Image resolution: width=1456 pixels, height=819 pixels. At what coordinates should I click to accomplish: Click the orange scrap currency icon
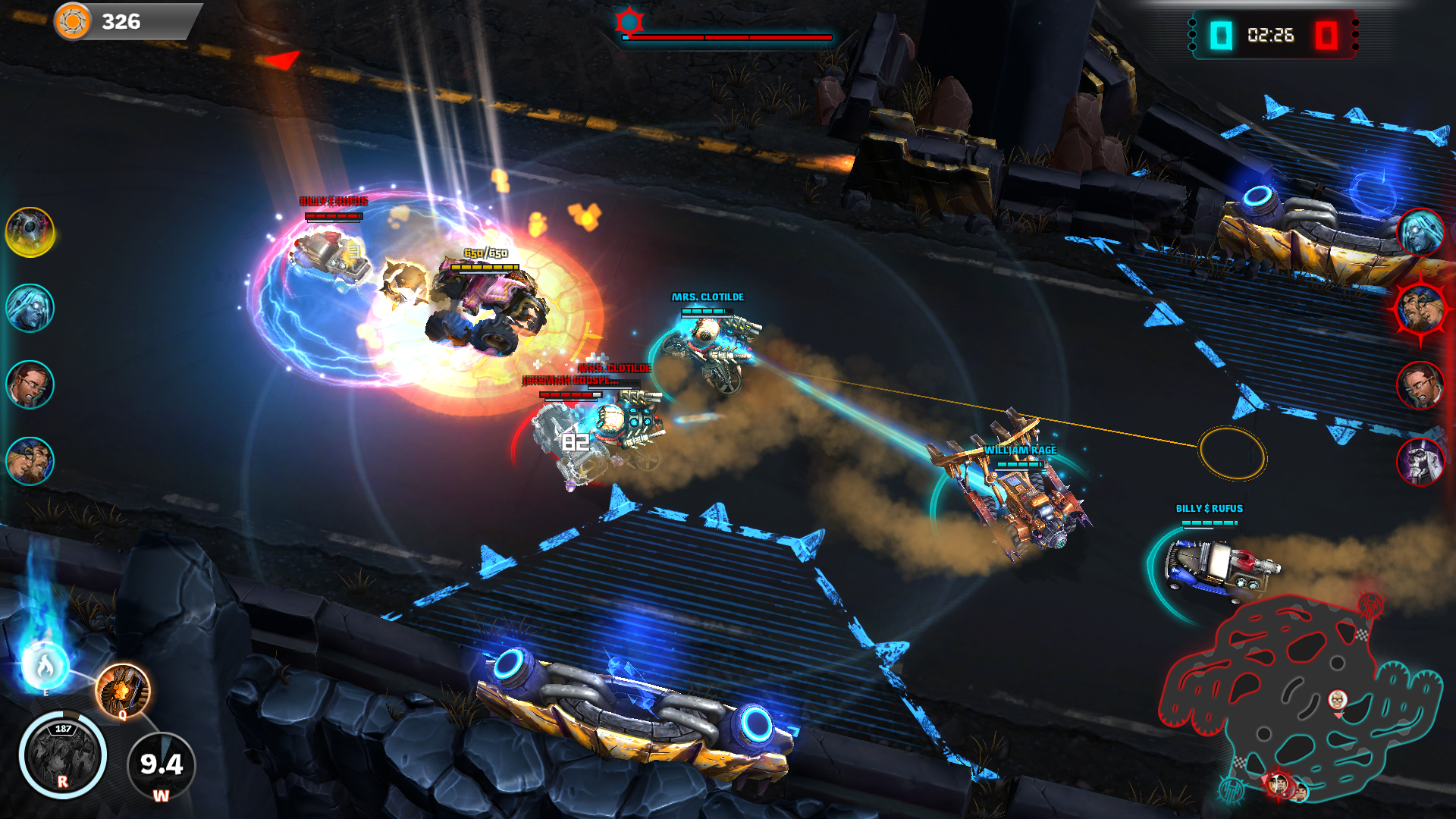73,21
